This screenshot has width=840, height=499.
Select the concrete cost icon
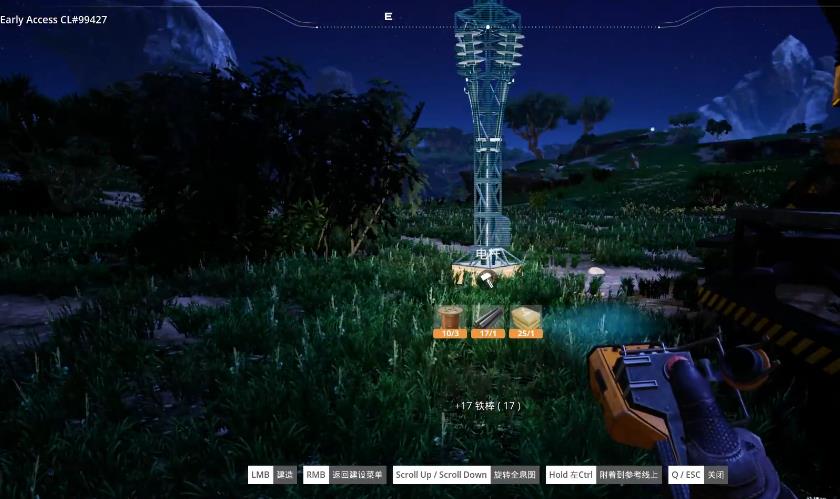[526, 320]
